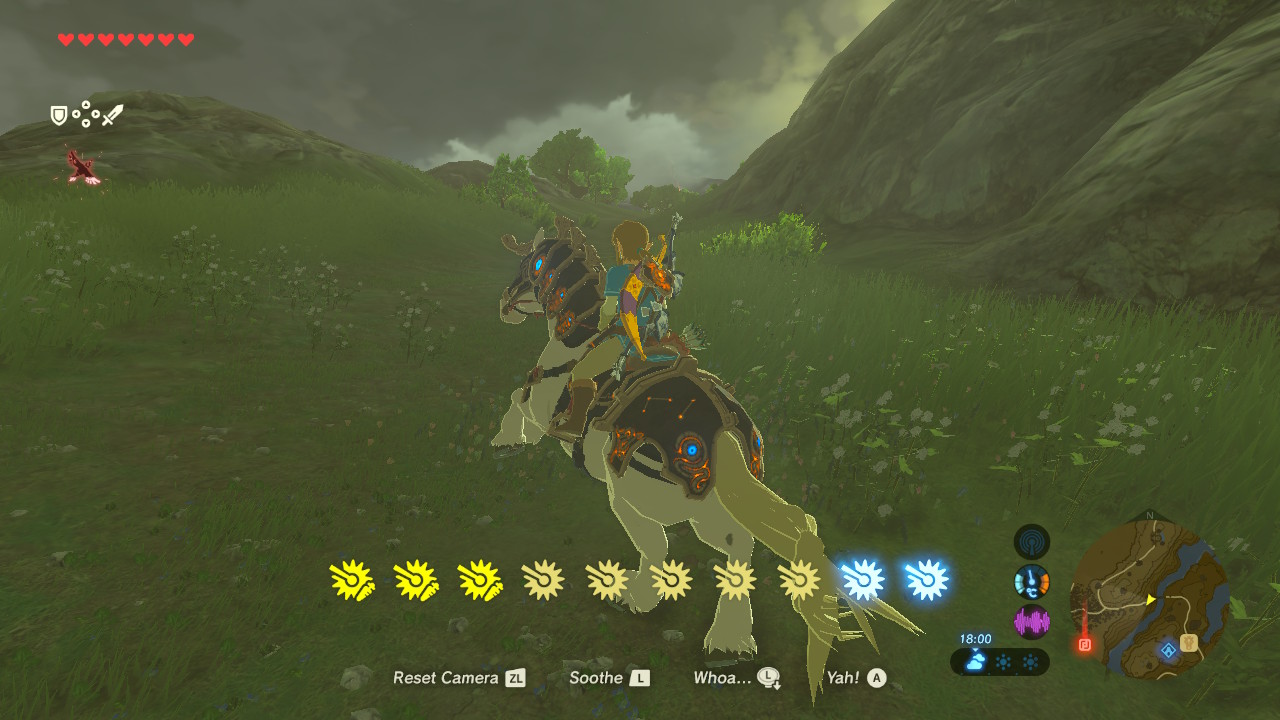The height and width of the screenshot is (720, 1280).
Task: Click the shield icon near the hearts
Action: (58, 115)
